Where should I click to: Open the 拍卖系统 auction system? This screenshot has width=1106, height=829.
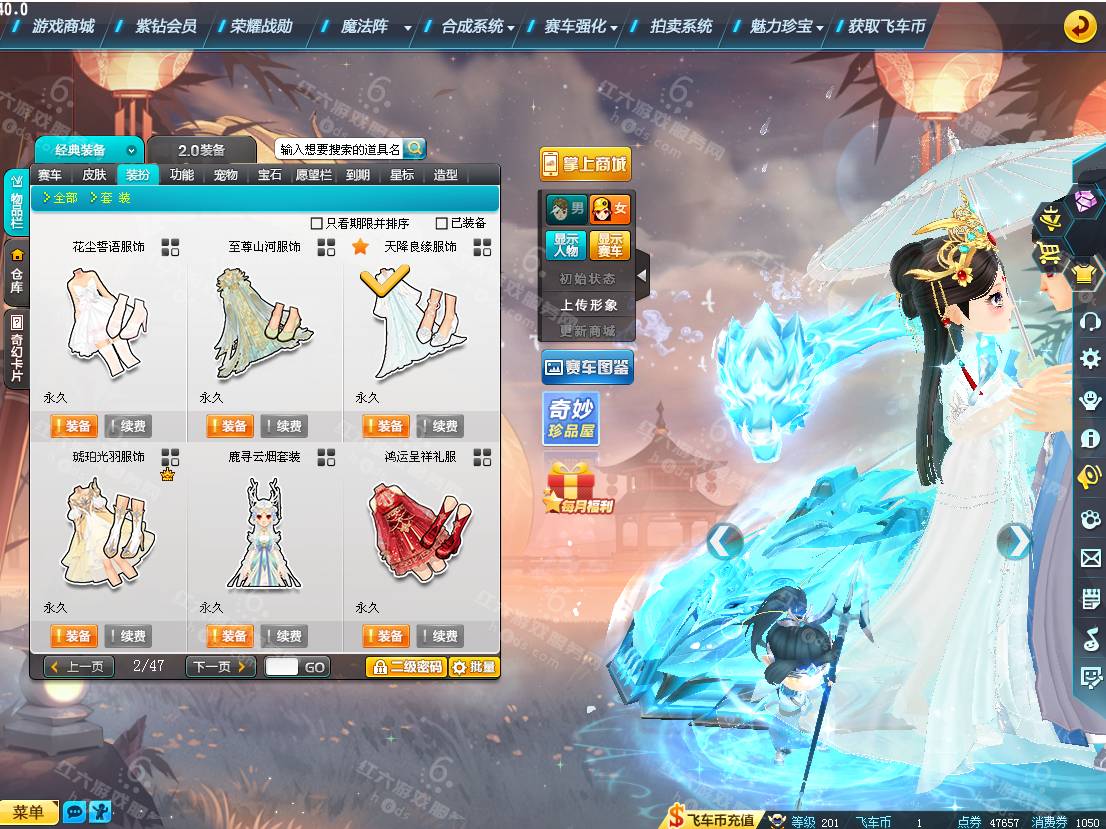pos(681,27)
